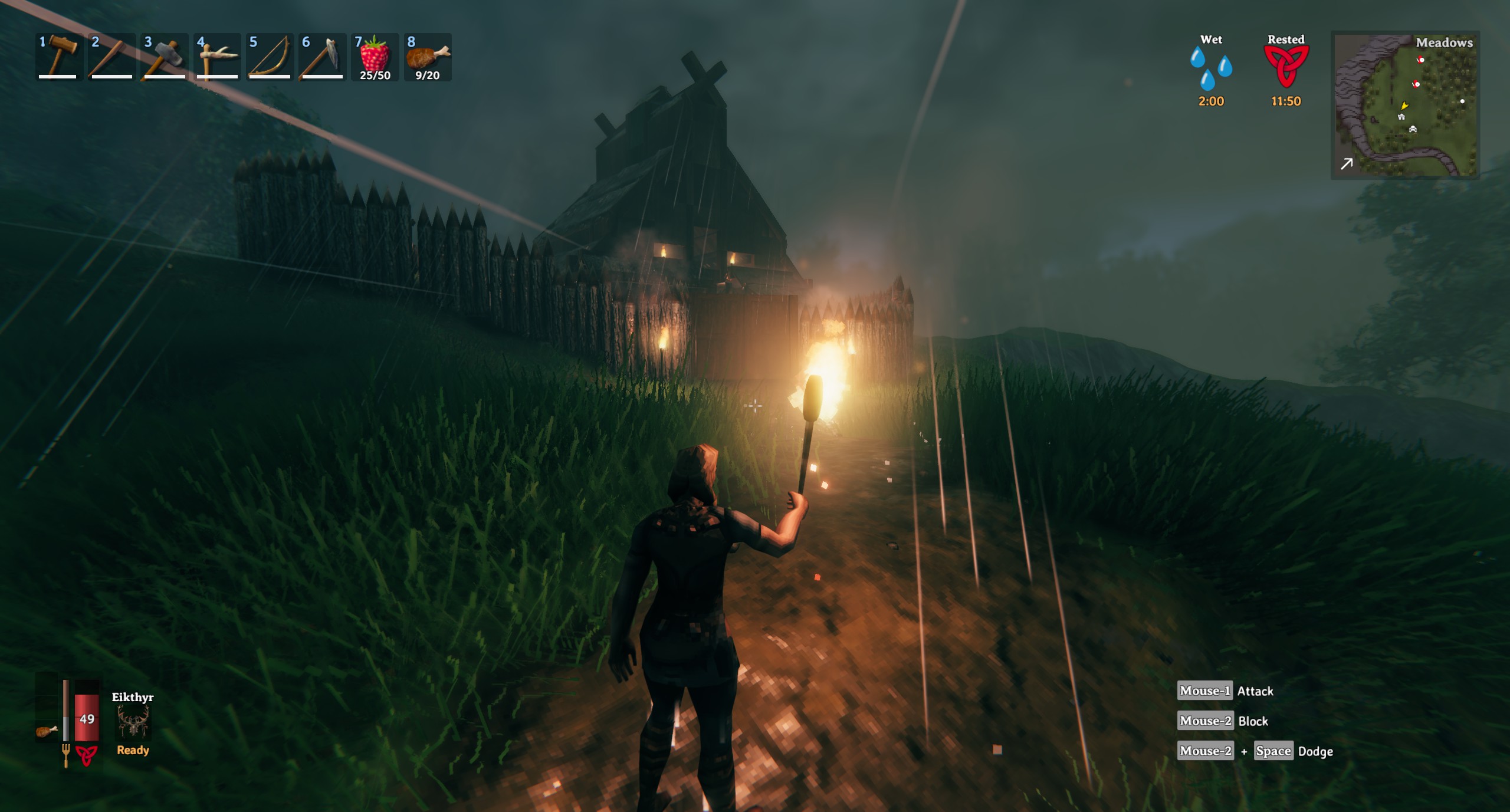
Task: Click the house marker on the minimap
Action: (x=1401, y=117)
